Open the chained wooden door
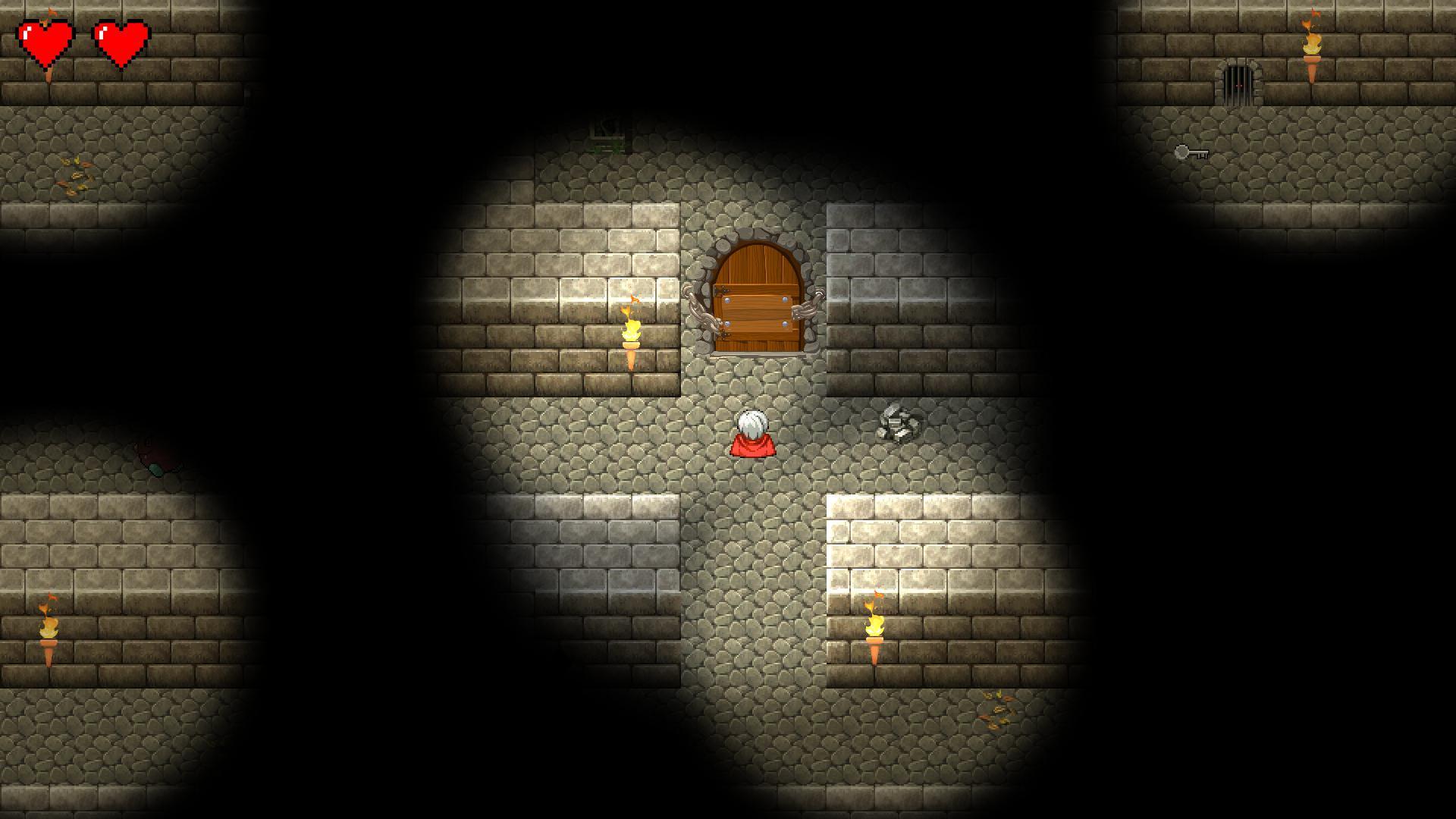The height and width of the screenshot is (819, 1456). tap(757, 300)
